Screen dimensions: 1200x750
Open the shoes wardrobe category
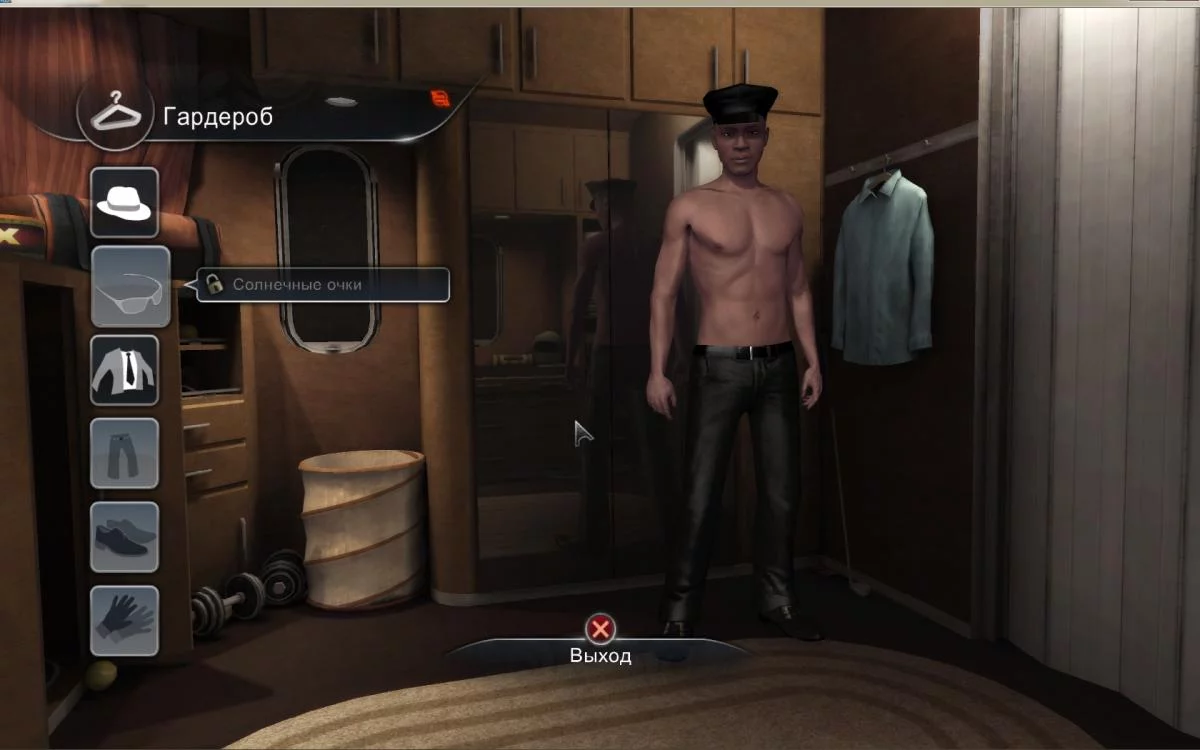[125, 537]
